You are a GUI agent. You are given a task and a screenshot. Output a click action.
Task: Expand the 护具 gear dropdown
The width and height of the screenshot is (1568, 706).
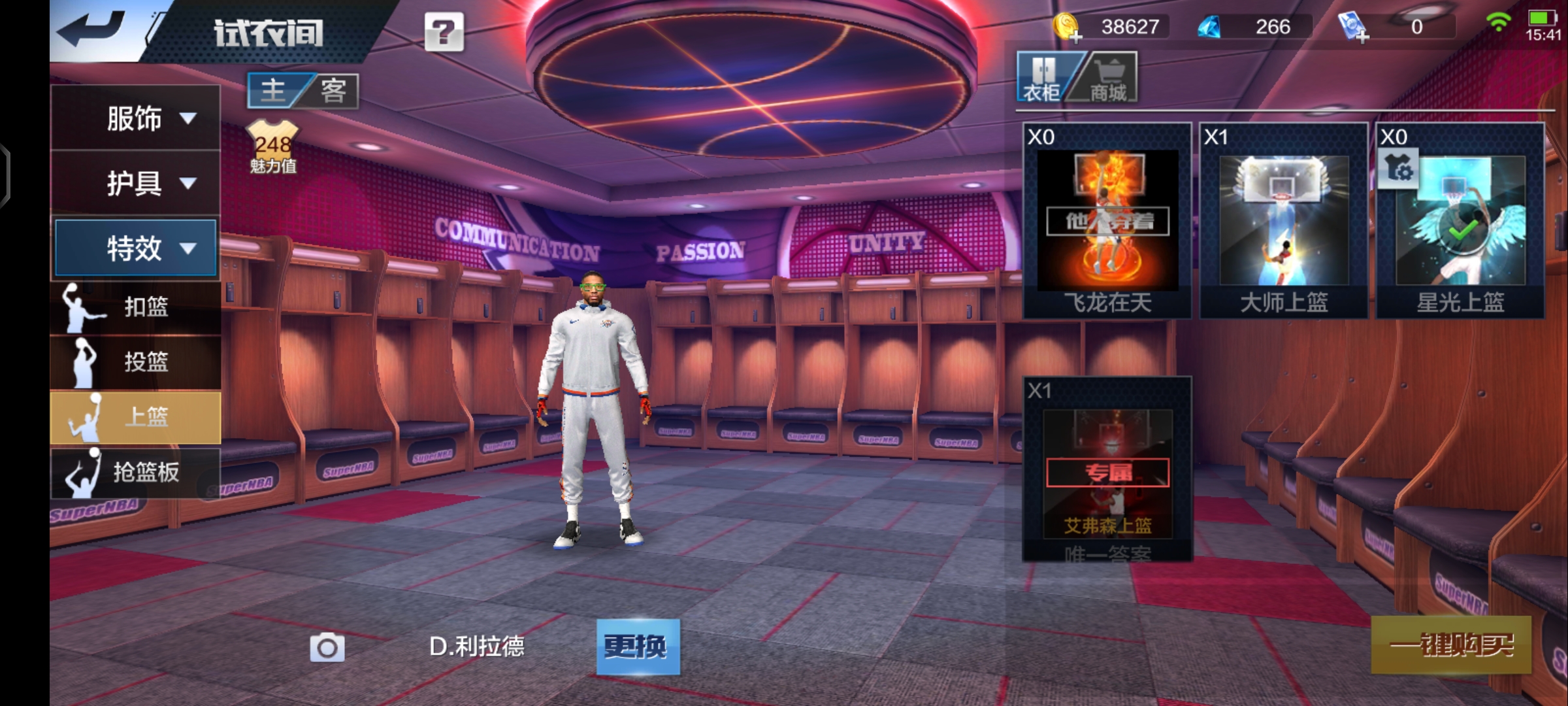136,183
